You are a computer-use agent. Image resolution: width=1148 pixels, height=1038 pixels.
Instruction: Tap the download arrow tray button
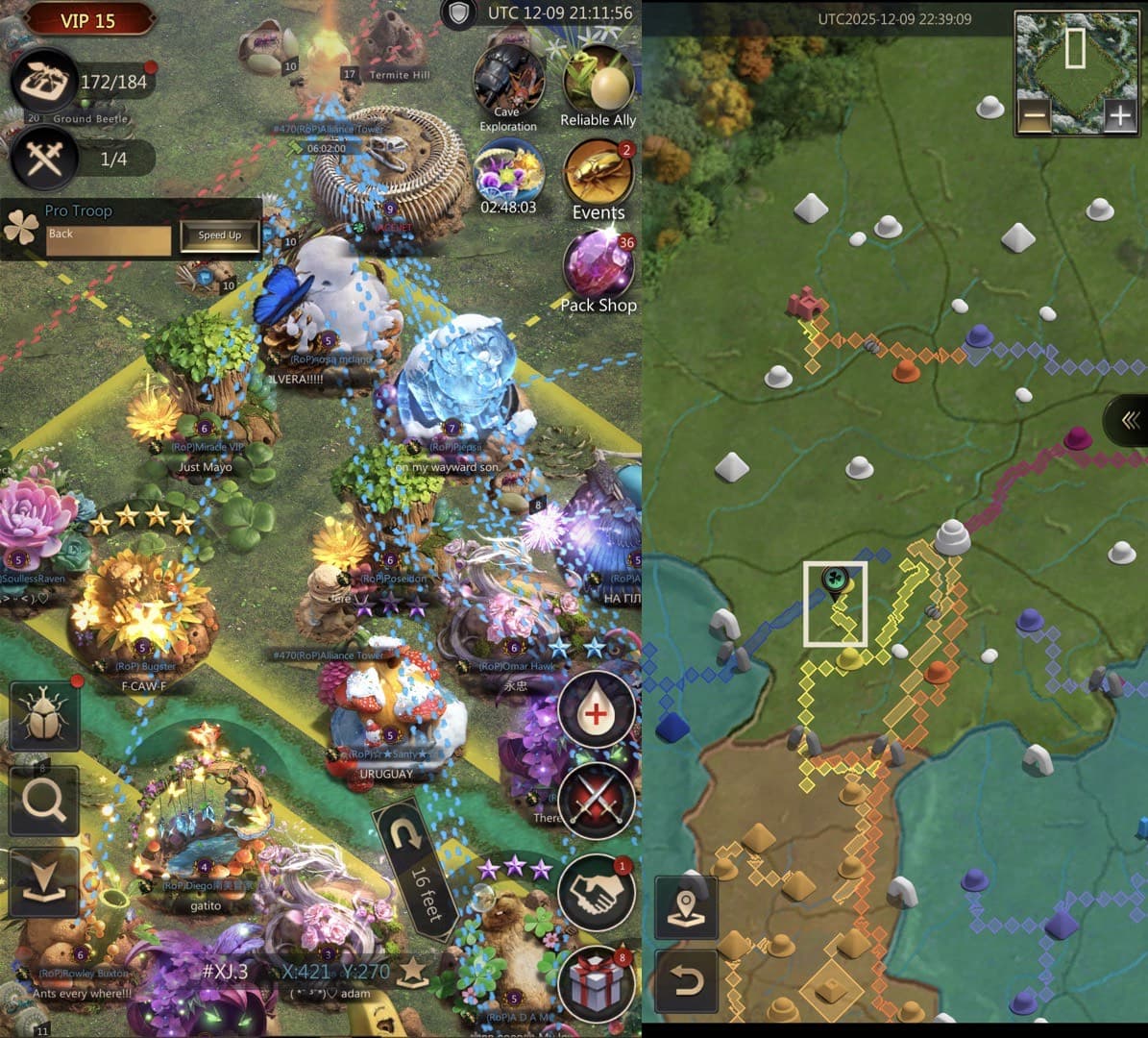pyautogui.click(x=44, y=883)
